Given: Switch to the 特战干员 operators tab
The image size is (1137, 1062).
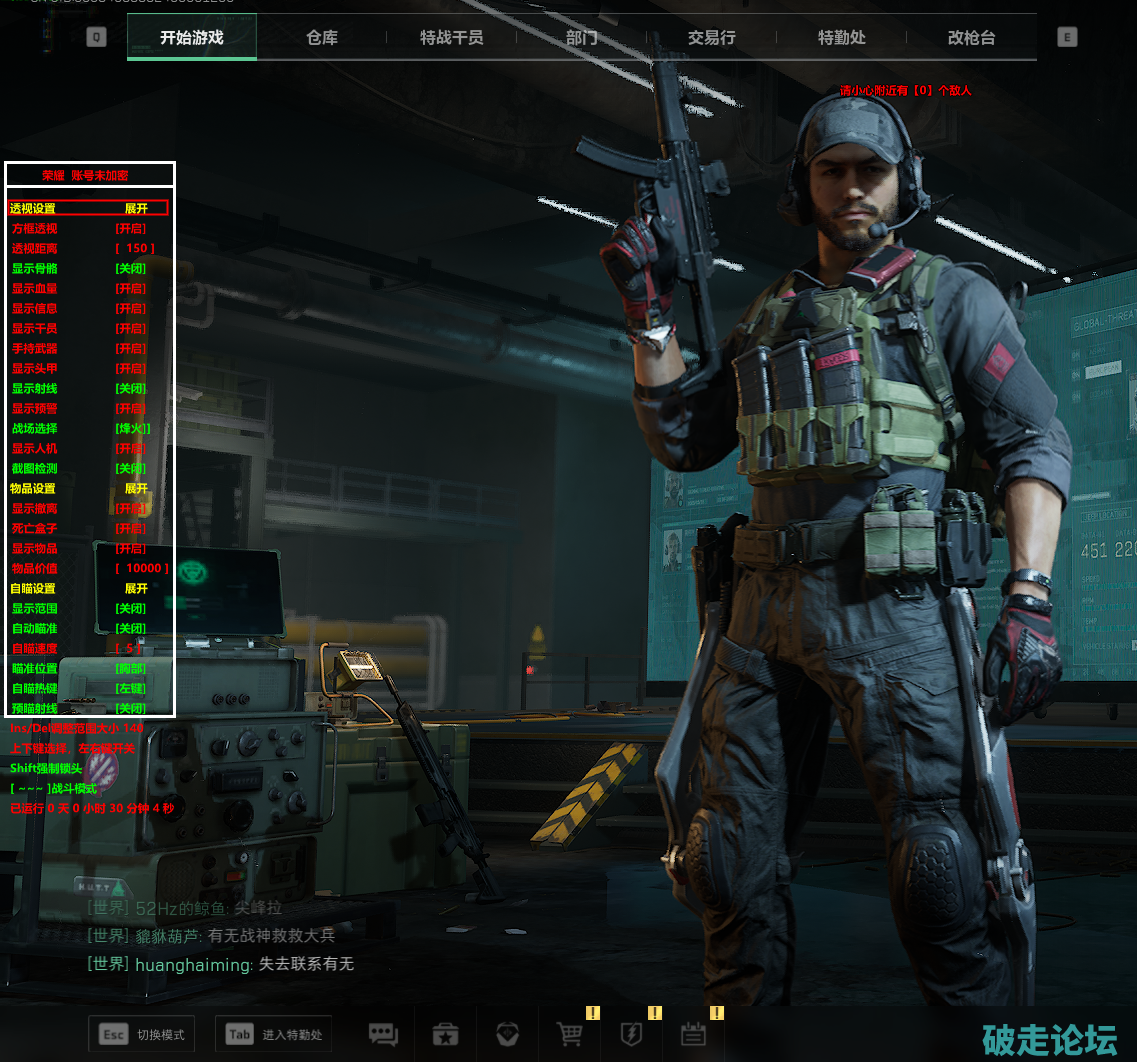Looking at the screenshot, I should point(451,38).
